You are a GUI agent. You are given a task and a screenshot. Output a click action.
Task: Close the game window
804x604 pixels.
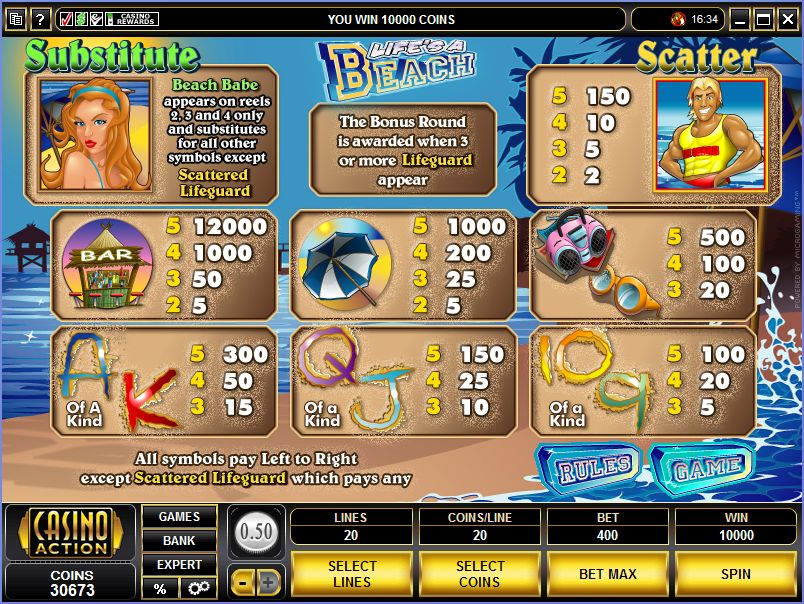786,19
